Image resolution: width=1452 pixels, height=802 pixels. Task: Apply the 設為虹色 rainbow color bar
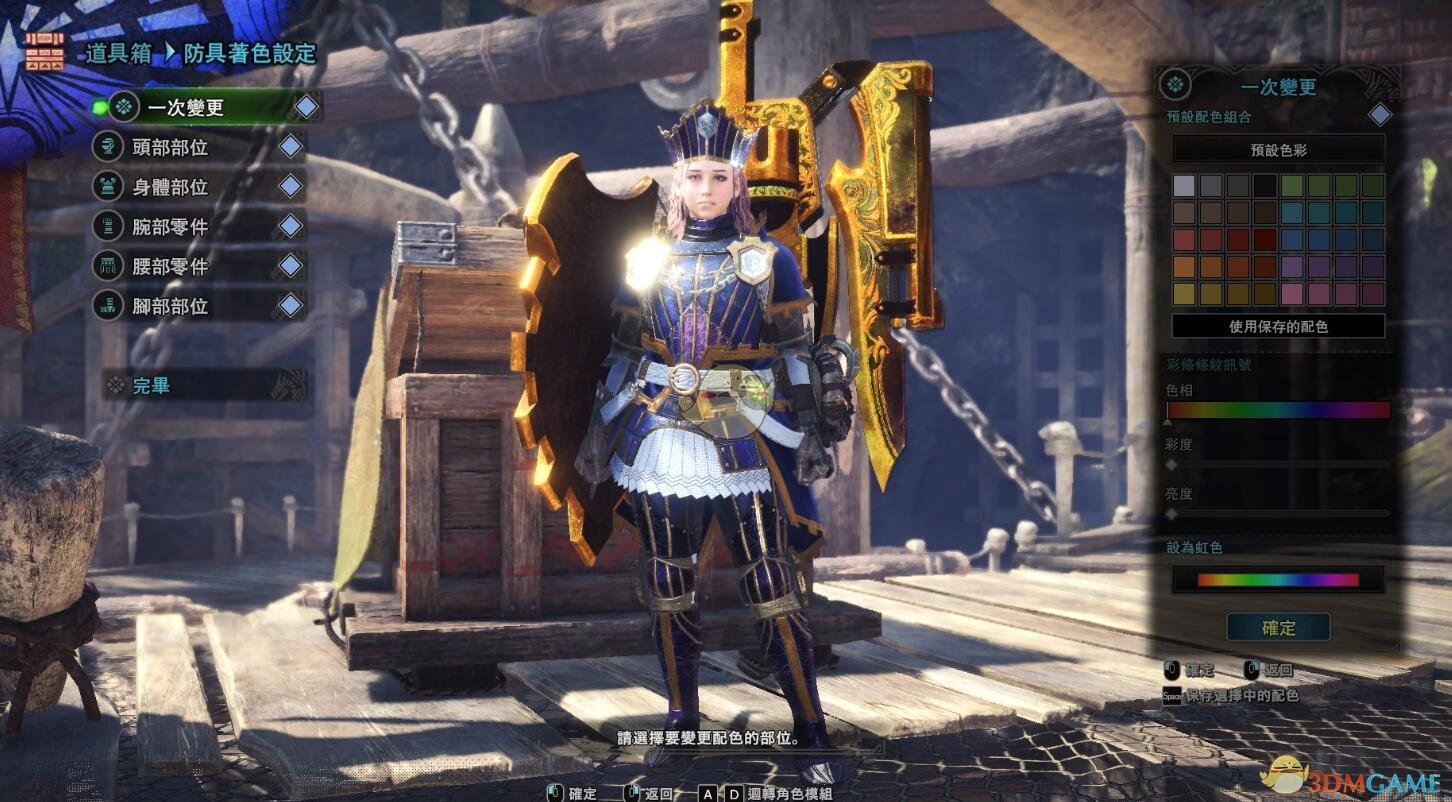(x=1278, y=579)
